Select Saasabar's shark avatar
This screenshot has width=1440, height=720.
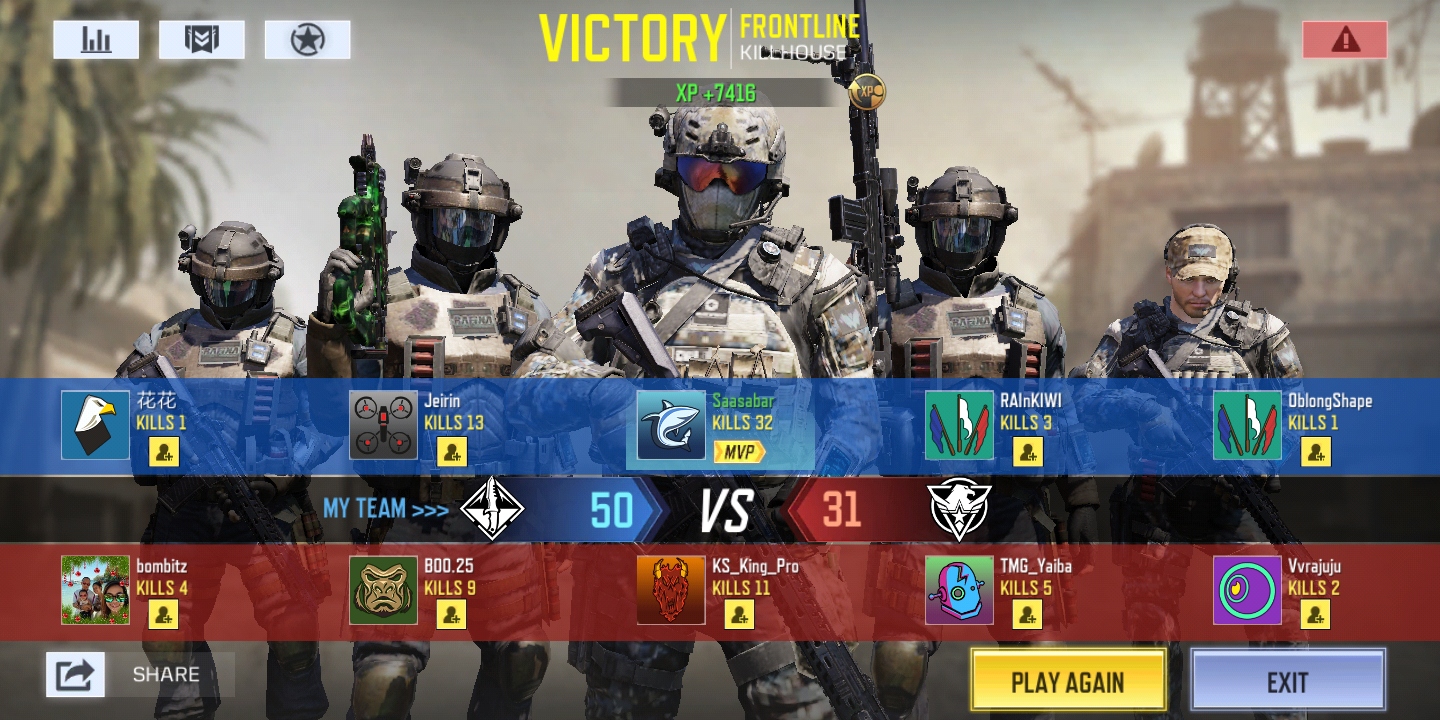pyautogui.click(x=672, y=425)
